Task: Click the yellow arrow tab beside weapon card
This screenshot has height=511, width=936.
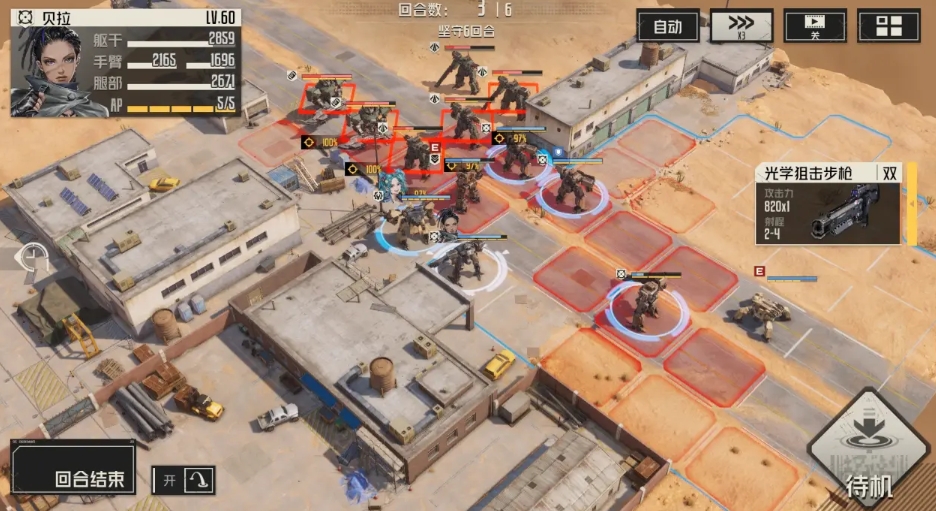Action: coord(912,205)
